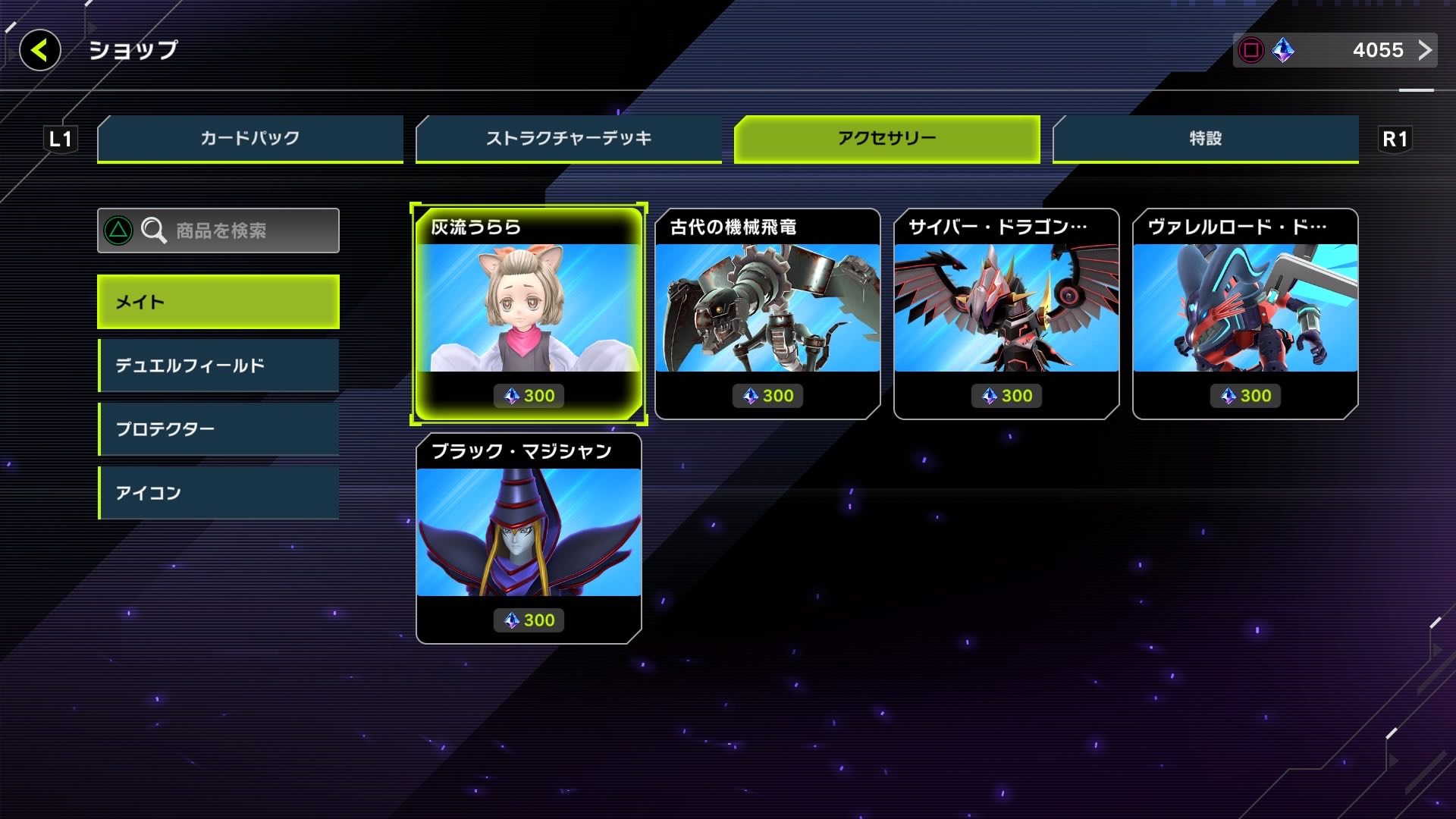Select the アイコン category
This screenshot has height=819, width=1456.
click(218, 492)
